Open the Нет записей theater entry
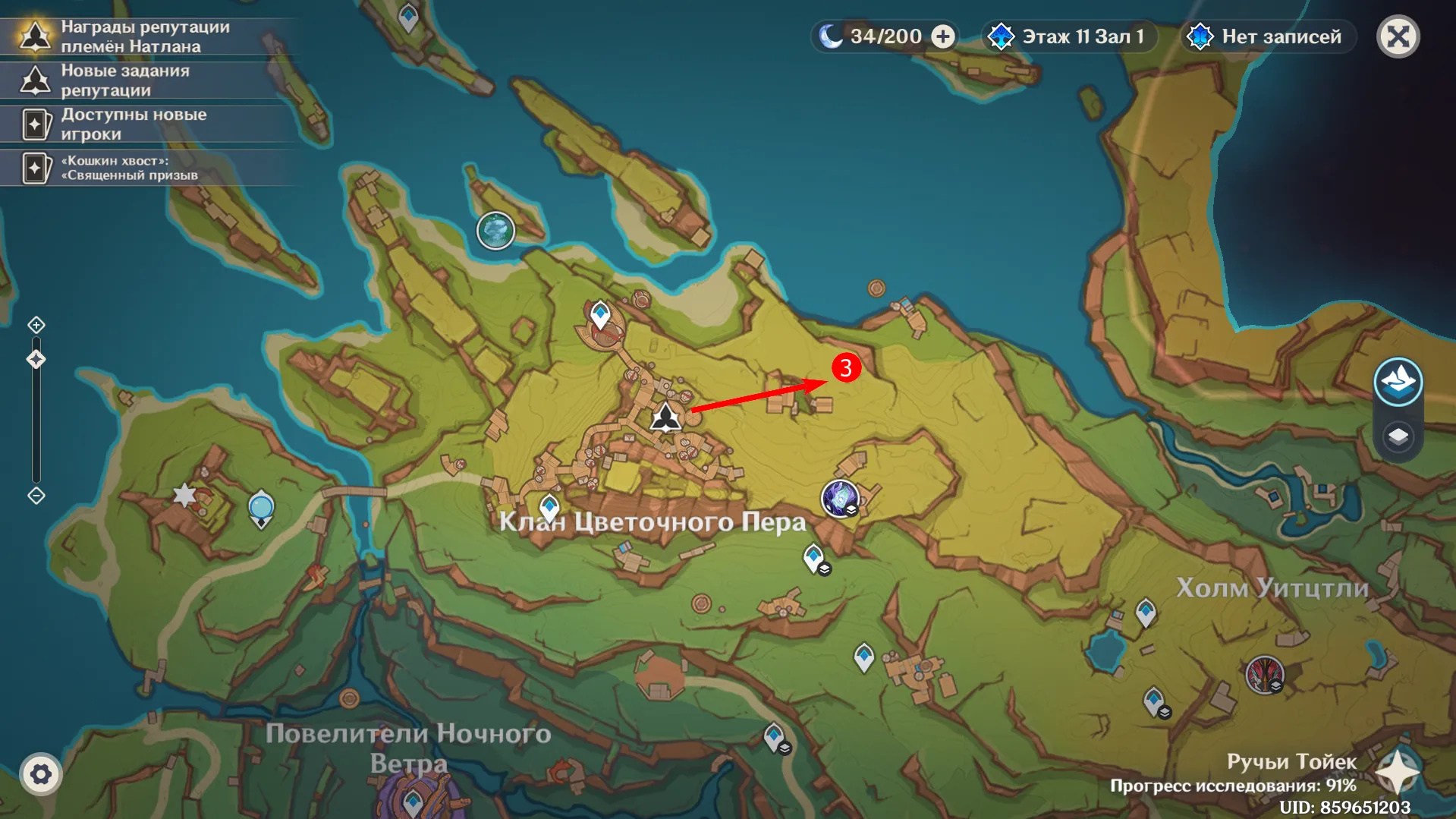 tap(1268, 36)
